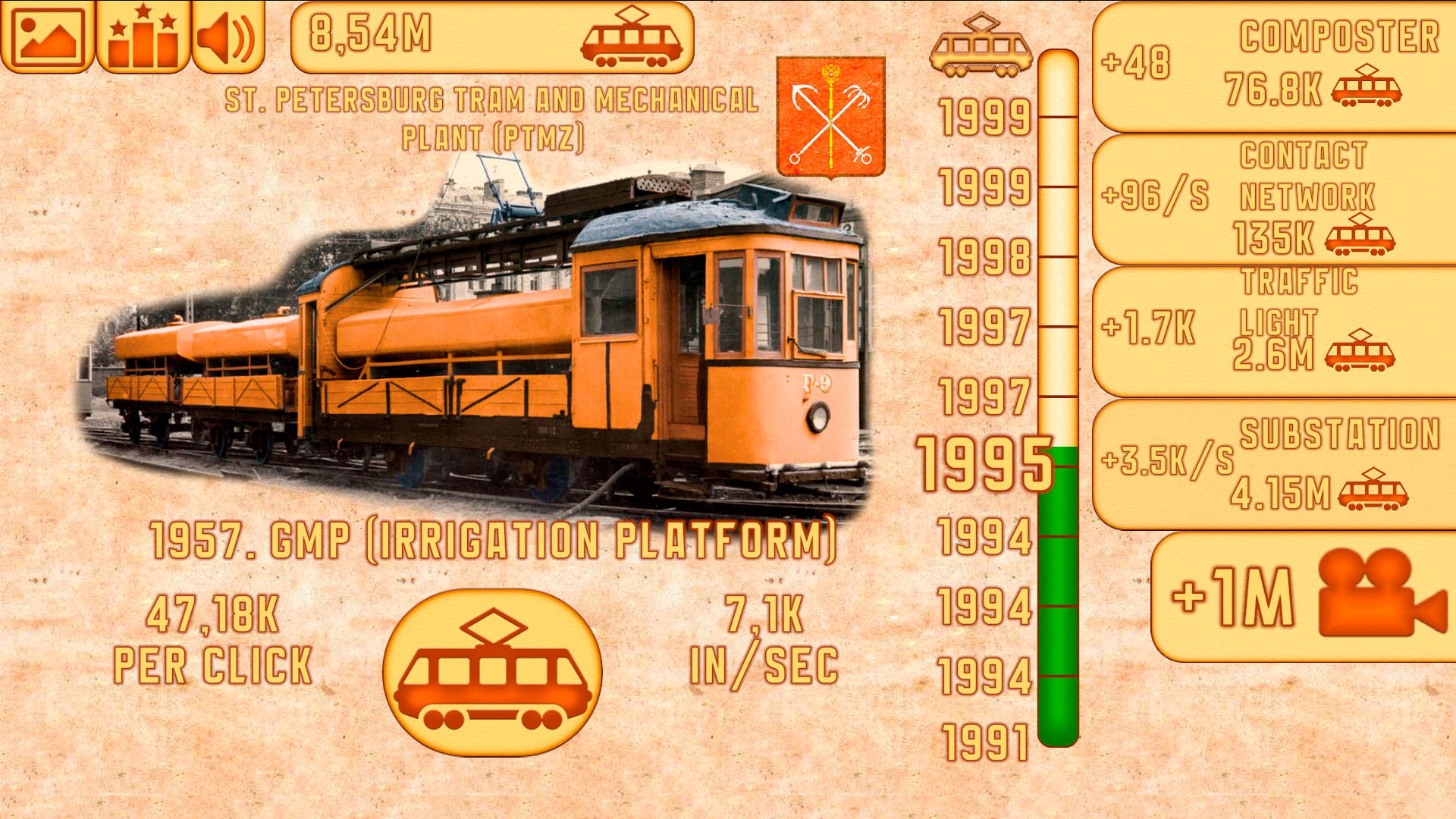This screenshot has width=1456, height=819.
Task: Click the 47,18K PER CLICK stat text
Action: (x=212, y=641)
